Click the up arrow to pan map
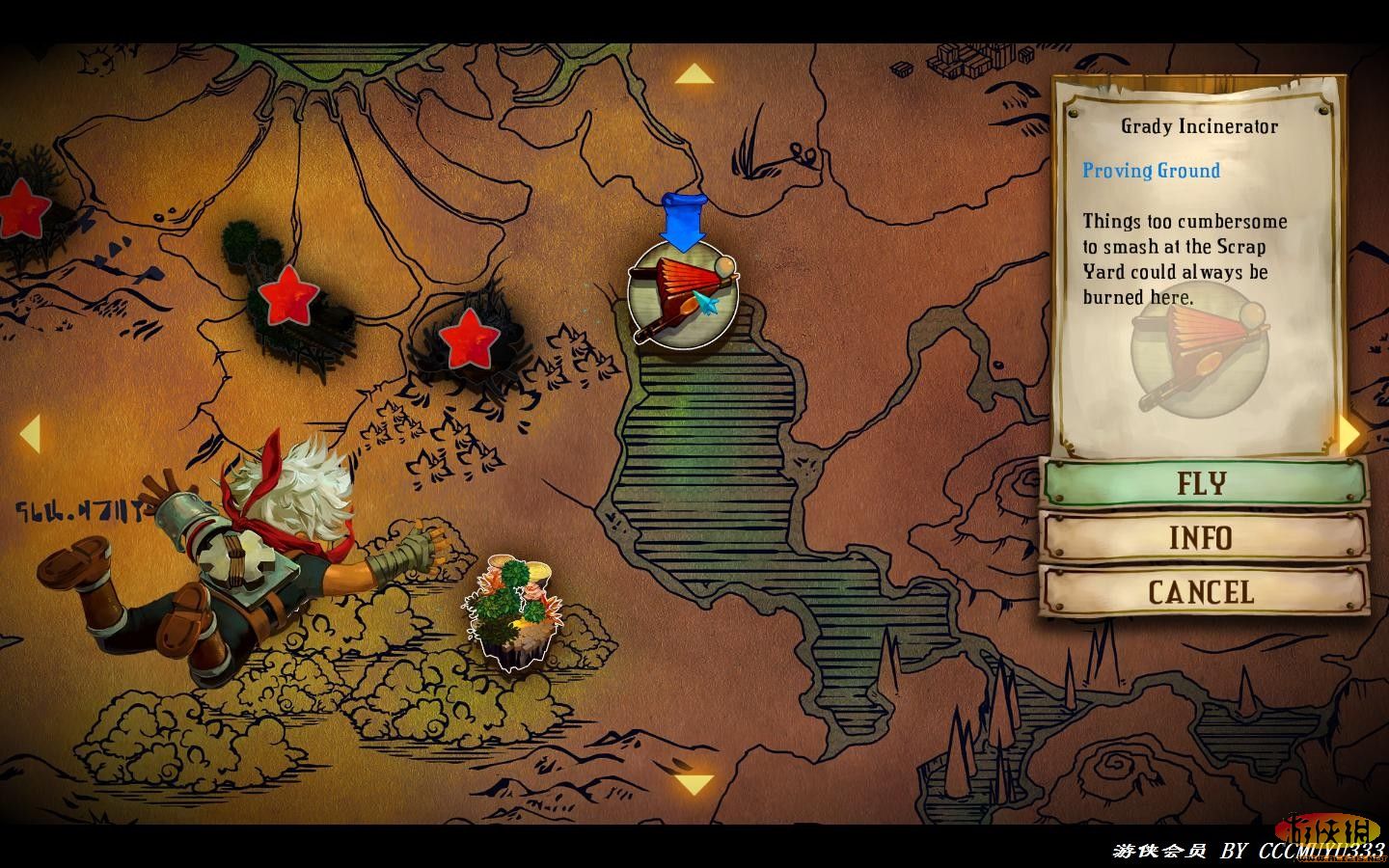This screenshot has height=868, width=1389. pos(694,75)
